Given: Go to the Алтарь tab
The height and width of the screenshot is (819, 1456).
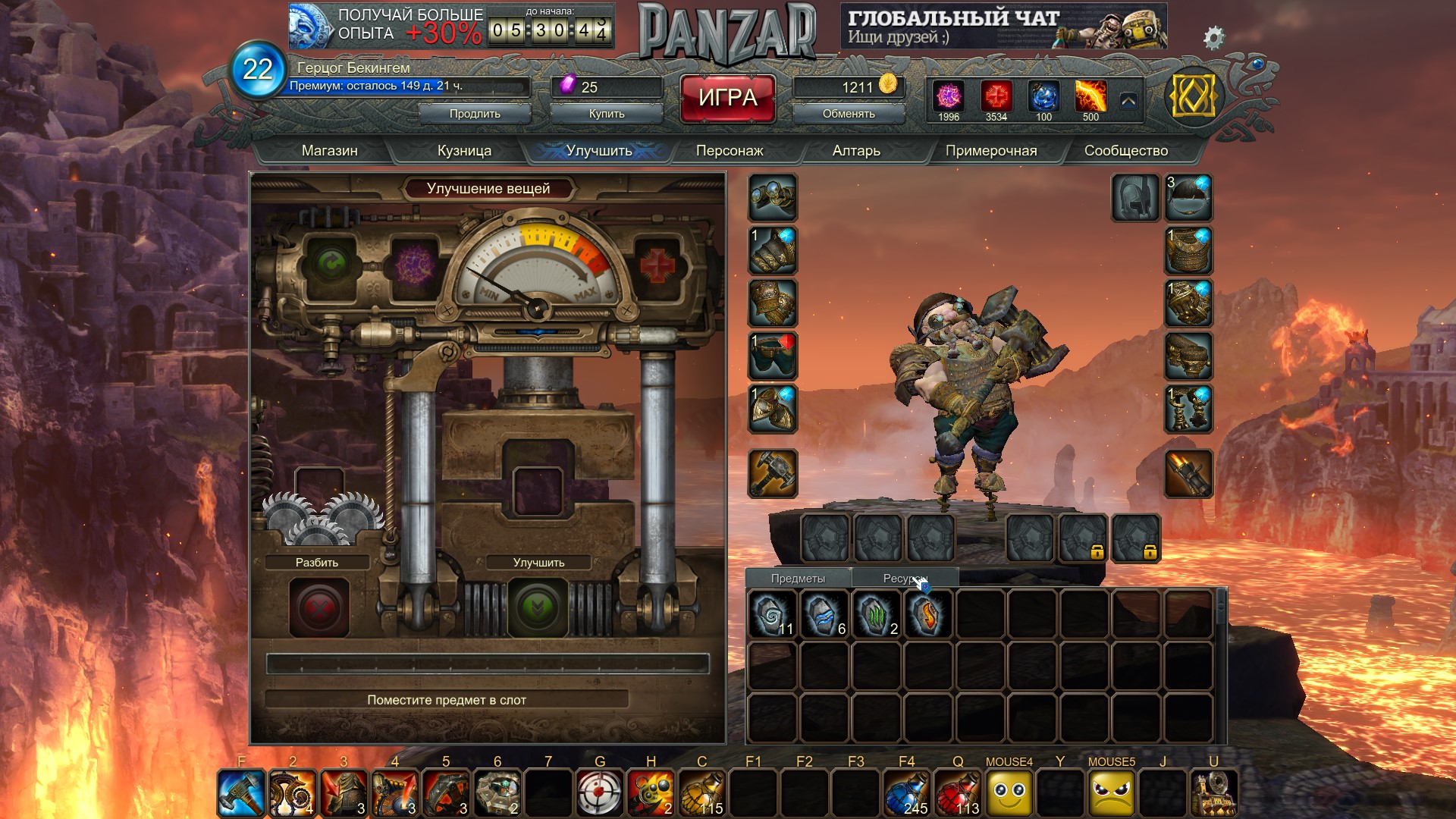Looking at the screenshot, I should point(856,151).
